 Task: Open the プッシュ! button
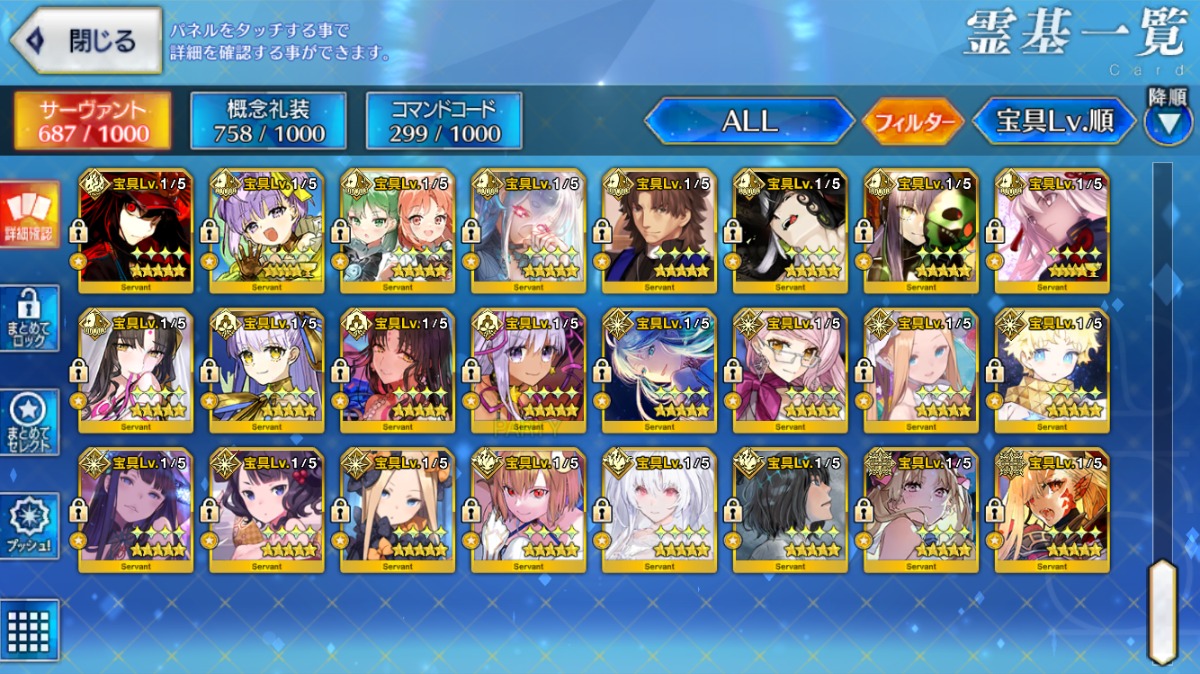[x=29, y=525]
